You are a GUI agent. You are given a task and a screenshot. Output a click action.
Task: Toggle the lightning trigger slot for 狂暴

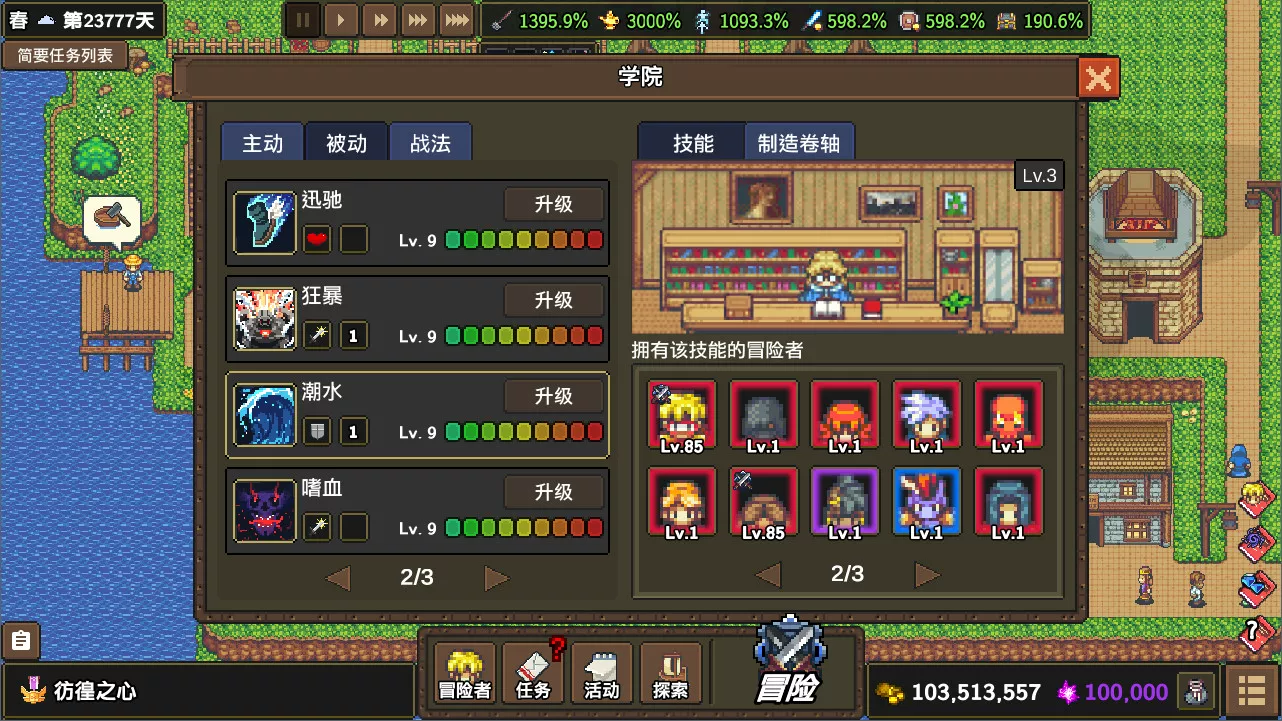click(x=316, y=335)
